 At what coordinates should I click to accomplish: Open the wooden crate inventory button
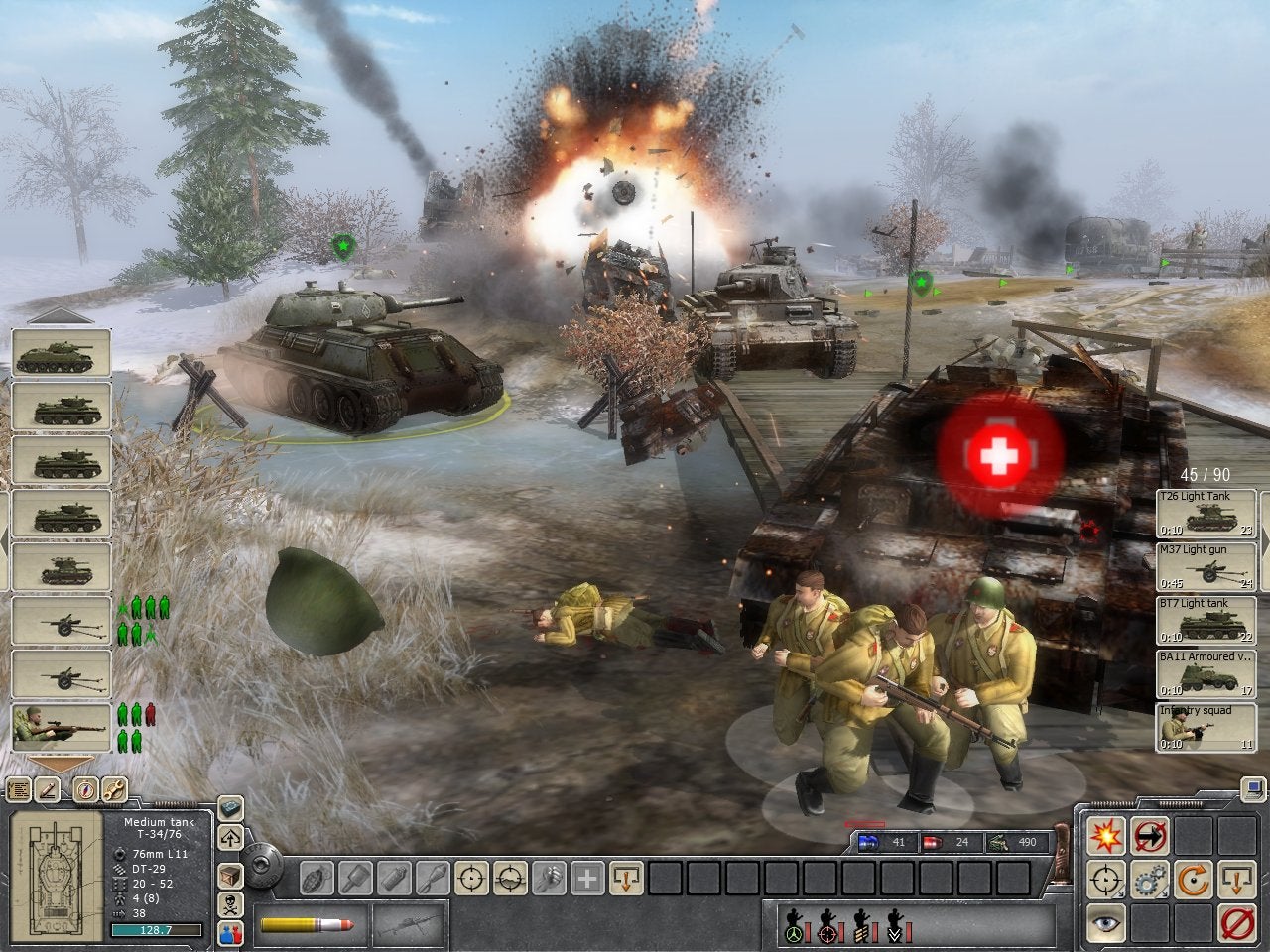pyautogui.click(x=231, y=876)
